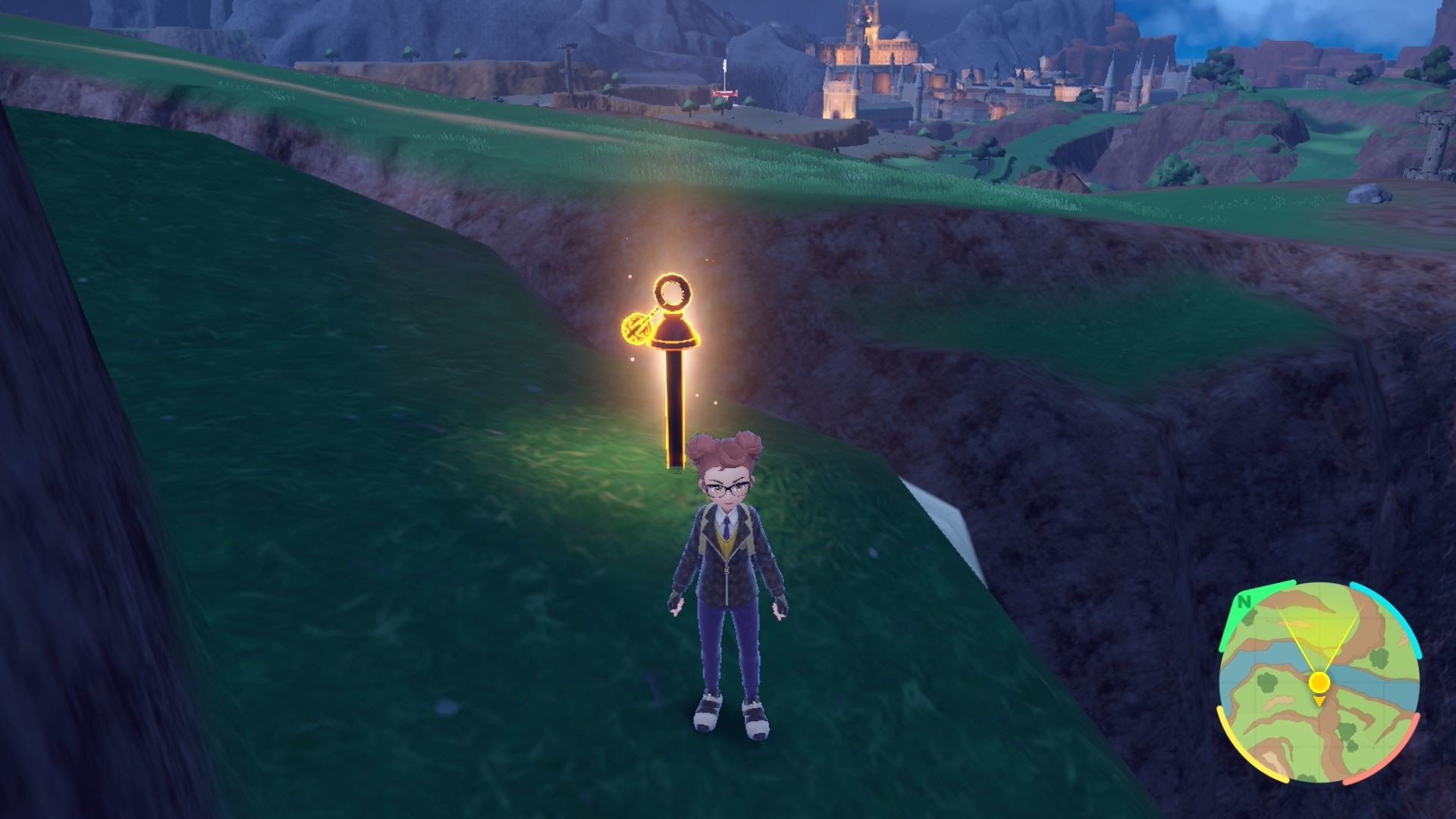Open the view cone area on the minimap
The height and width of the screenshot is (819, 1456).
(1321, 637)
